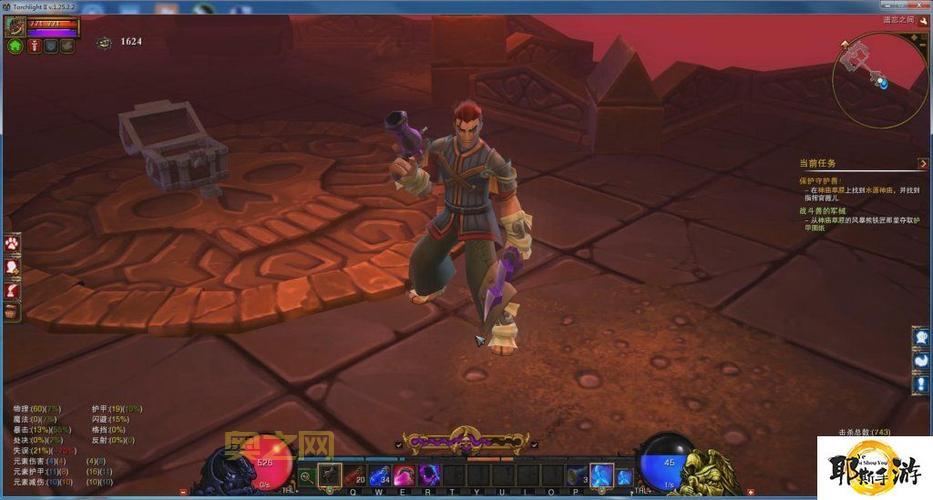This screenshot has height=500, width=933.
Task: Activate the purple vortex skill slot
Action: point(428,475)
